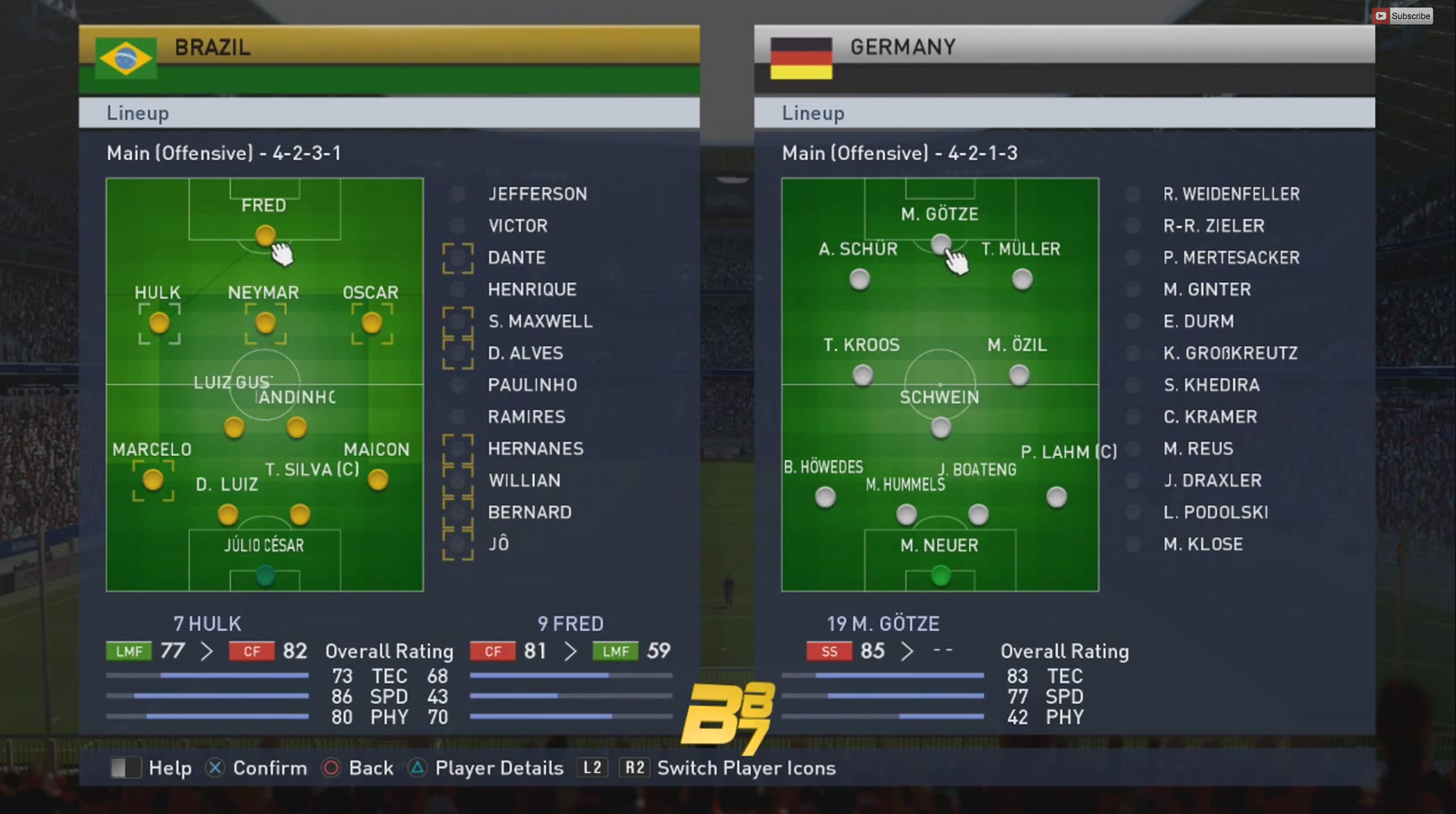Select Jô from Brazil's bench
Image resolution: width=1456 pixels, height=814 pixels.
tap(498, 544)
